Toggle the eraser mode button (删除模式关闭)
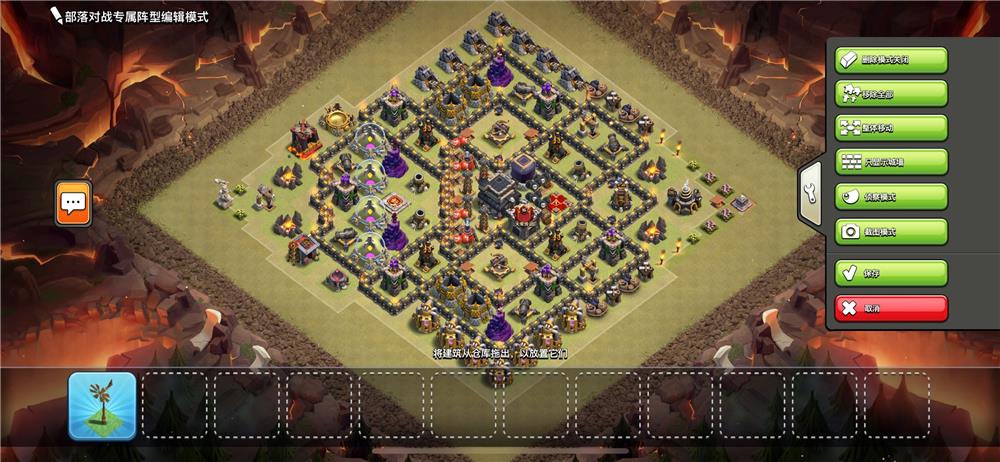The image size is (1000, 462). (891, 59)
